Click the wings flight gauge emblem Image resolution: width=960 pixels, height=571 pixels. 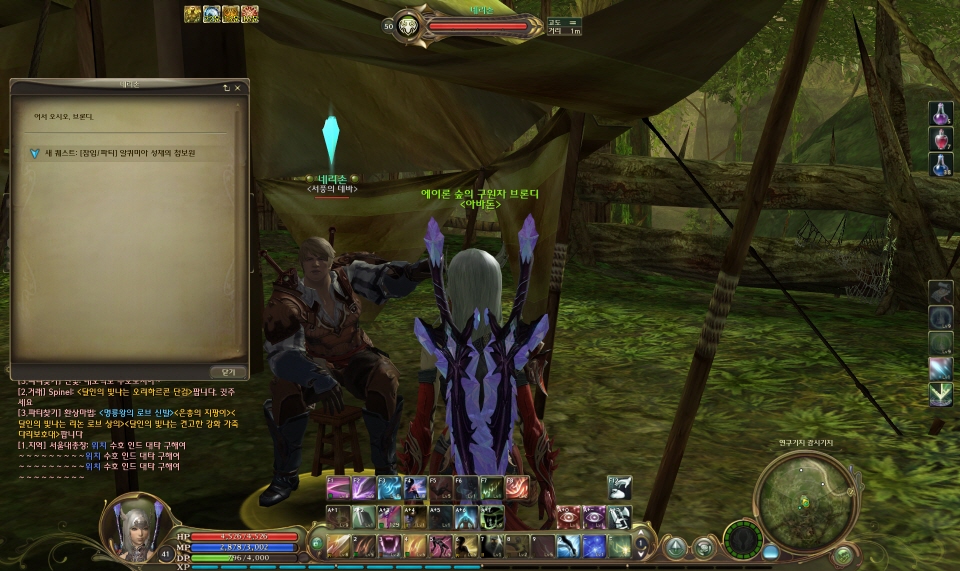coord(742,541)
